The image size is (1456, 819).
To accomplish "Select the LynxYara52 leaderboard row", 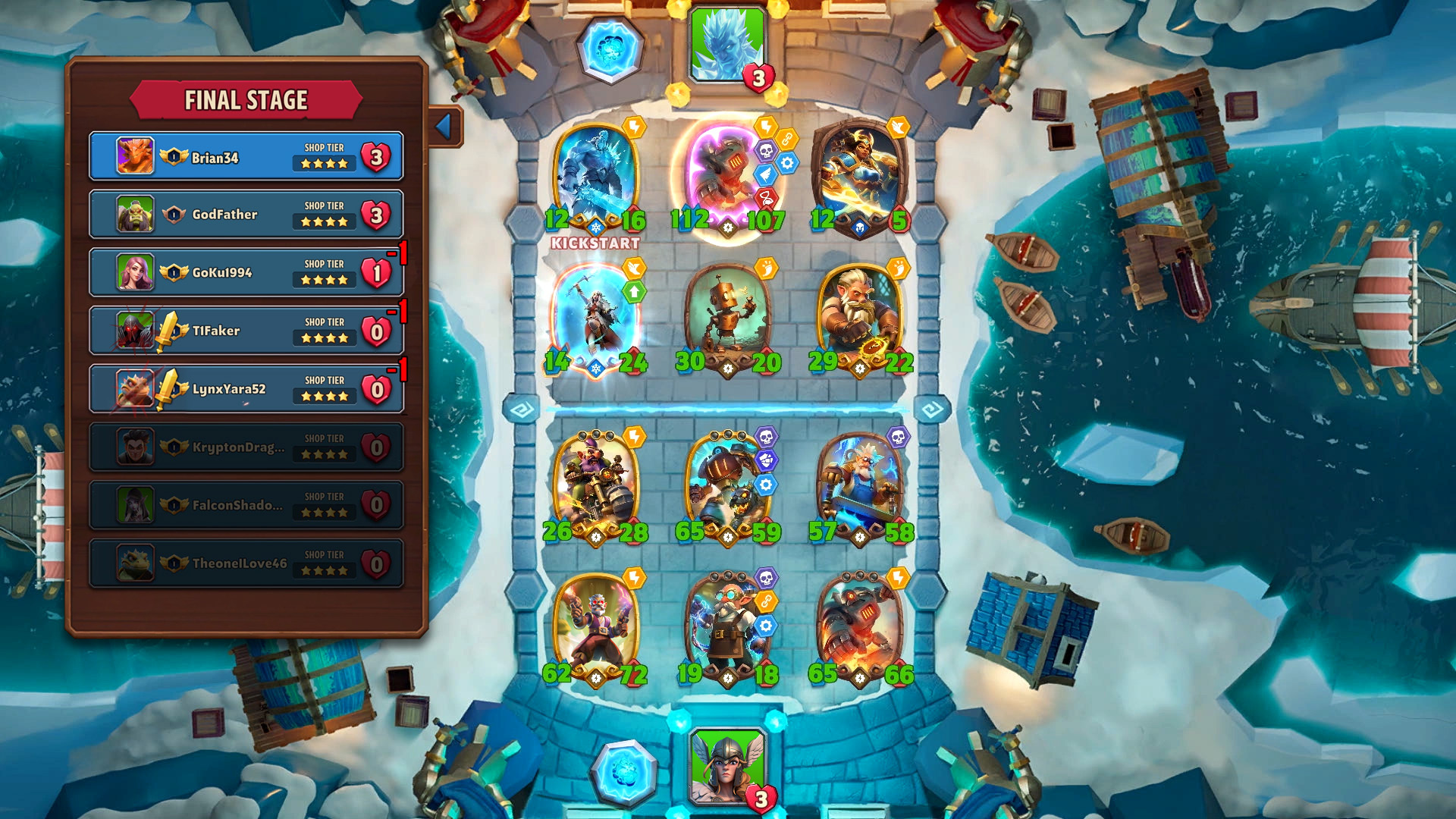I will click(x=246, y=389).
